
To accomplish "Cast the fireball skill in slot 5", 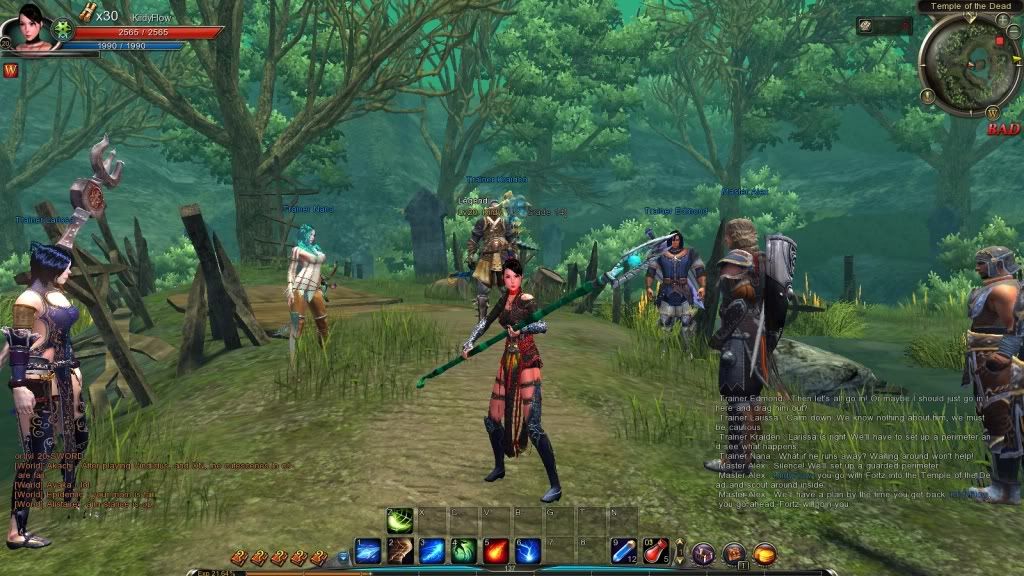I will (496, 551).
